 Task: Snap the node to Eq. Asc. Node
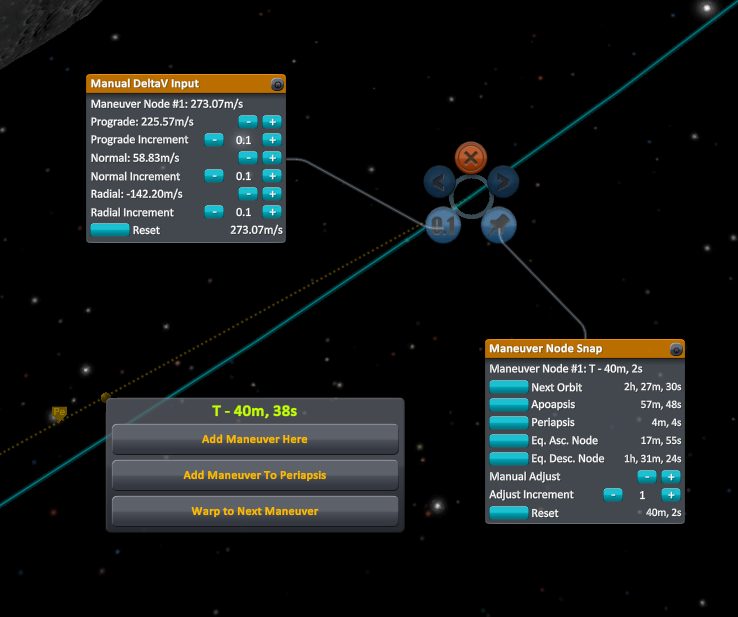[x=508, y=441]
